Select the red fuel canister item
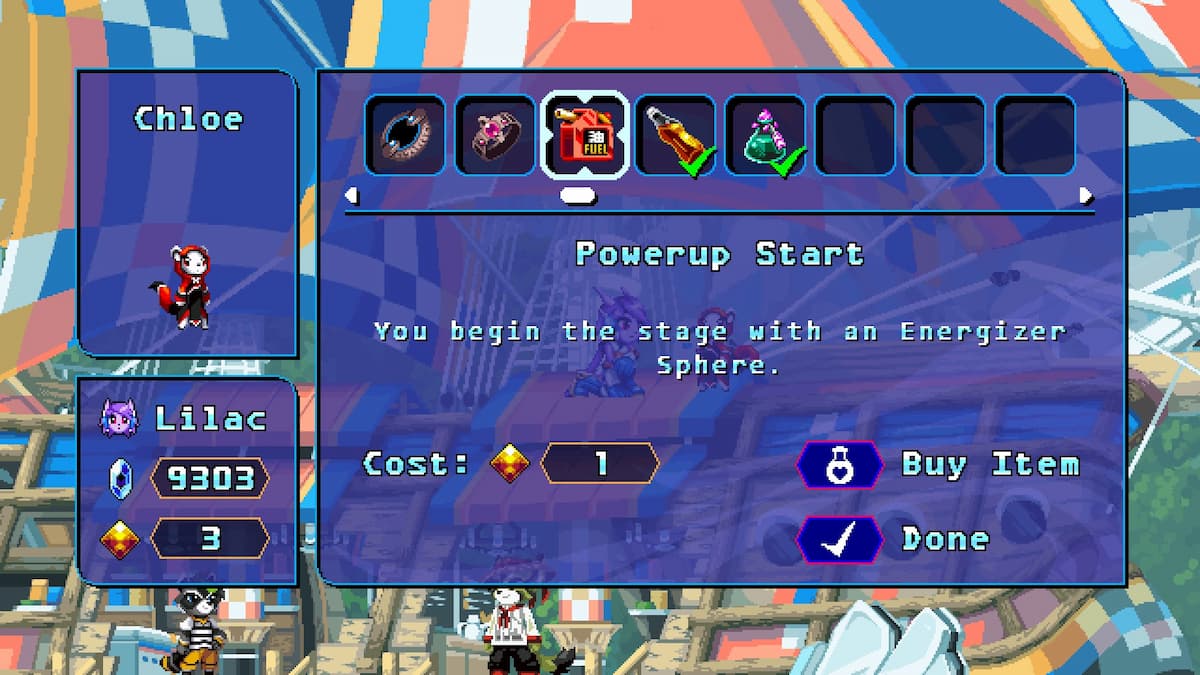Viewport: 1200px width, 675px height. [x=585, y=135]
